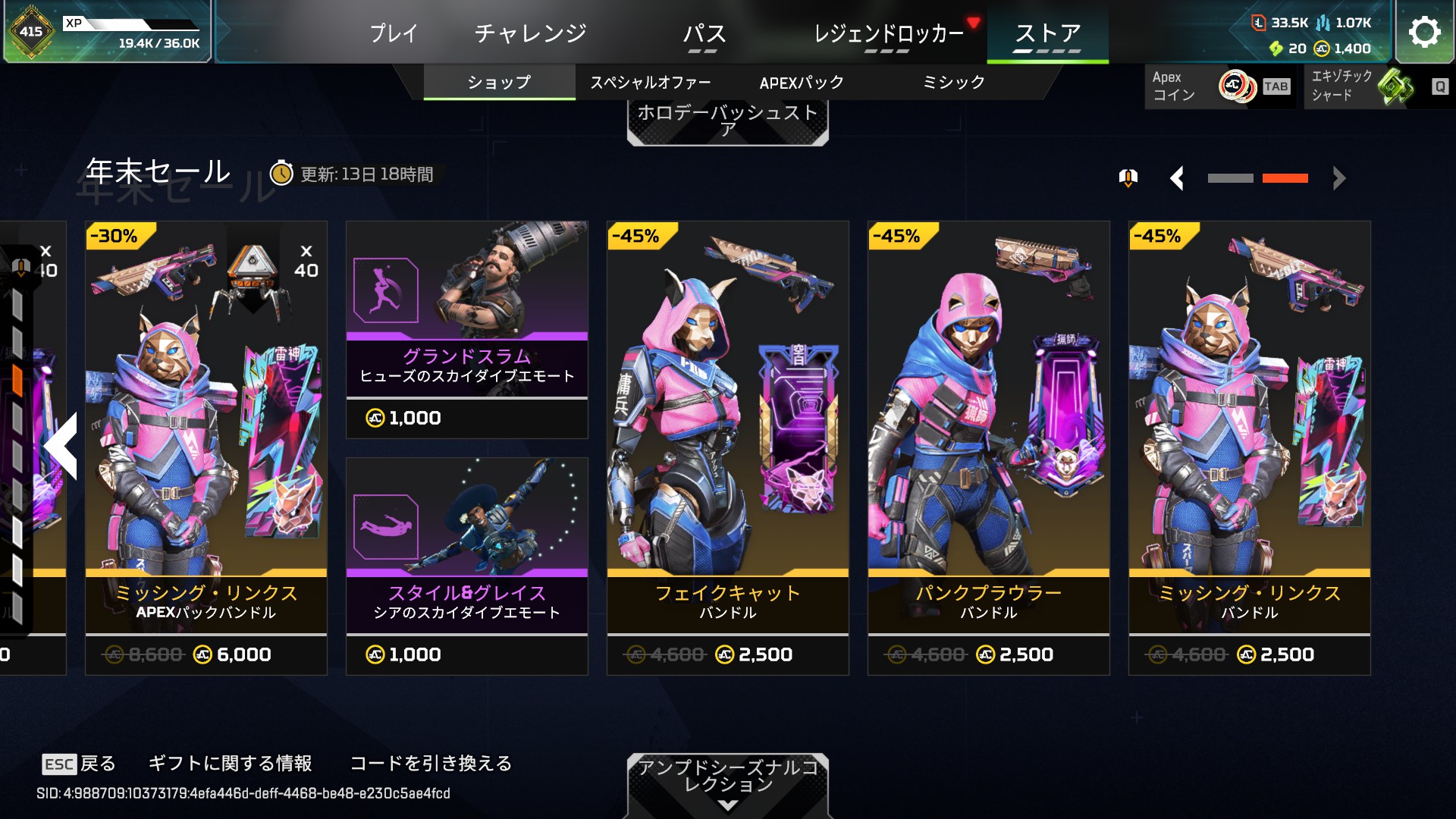Open the チャレンジ tab
Viewport: 1456px width, 819px height.
pyautogui.click(x=530, y=33)
